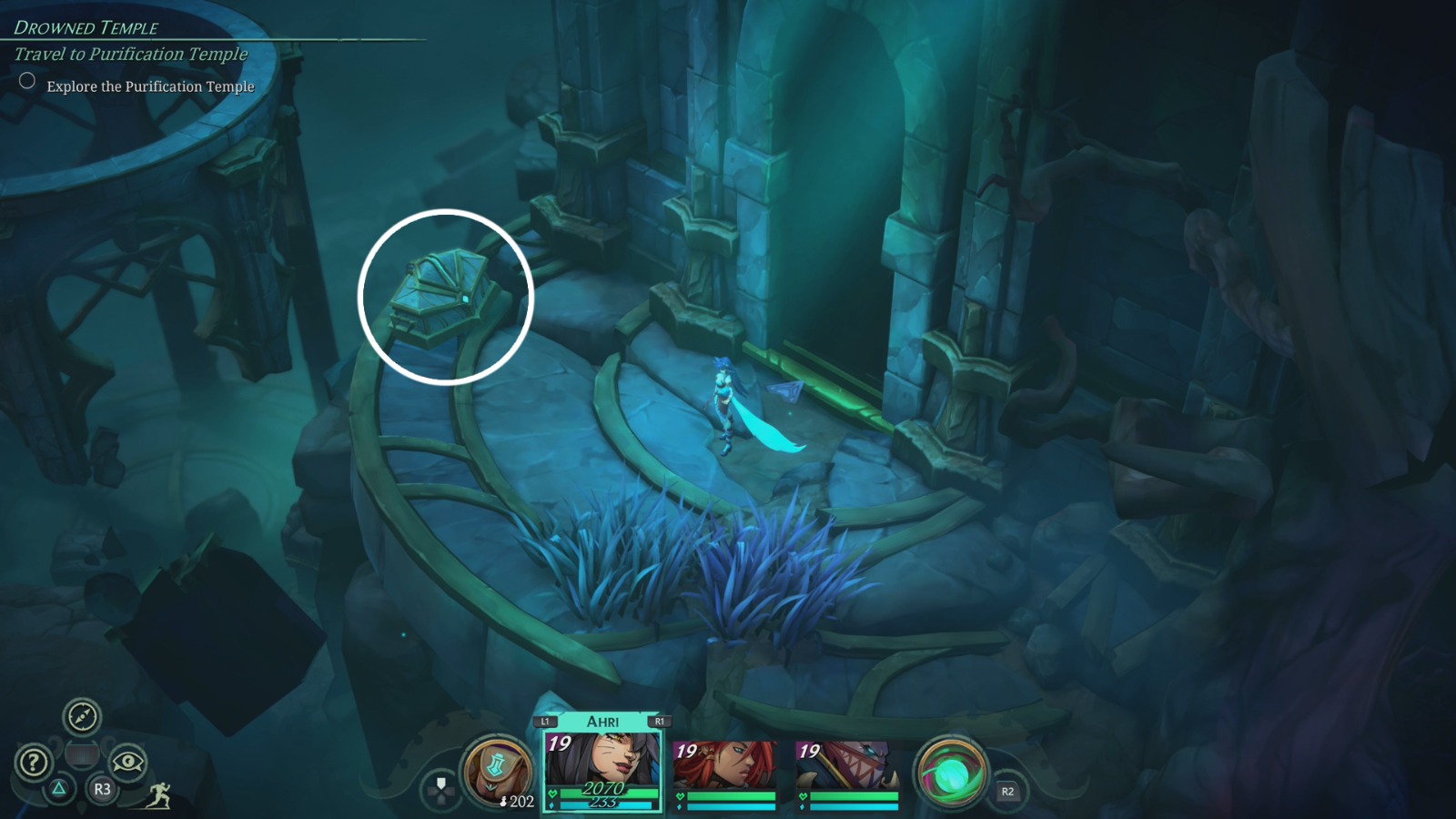Select the sprinting runner icon
This screenshot has width=1456, height=819.
point(158,797)
